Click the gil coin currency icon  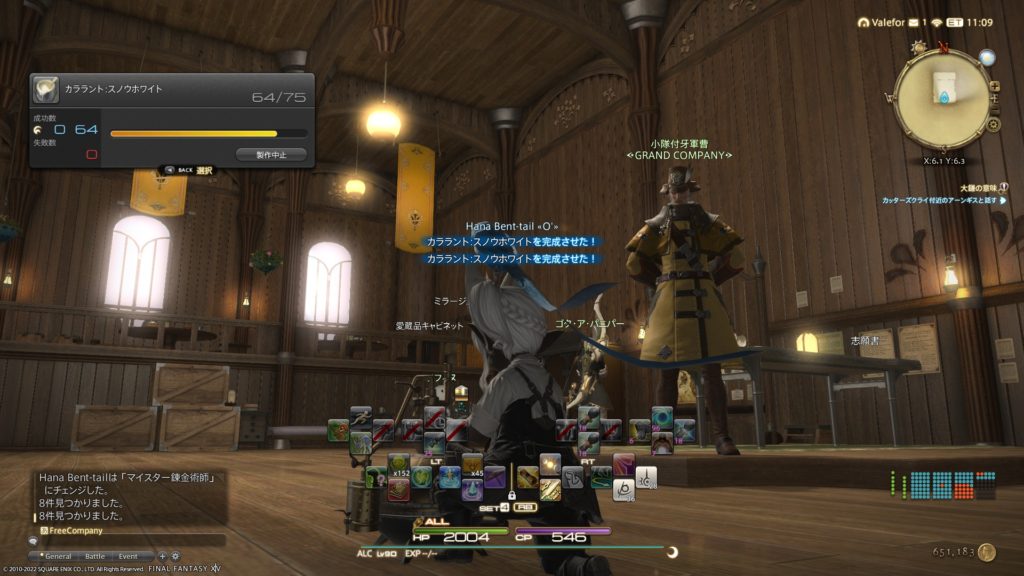click(986, 552)
